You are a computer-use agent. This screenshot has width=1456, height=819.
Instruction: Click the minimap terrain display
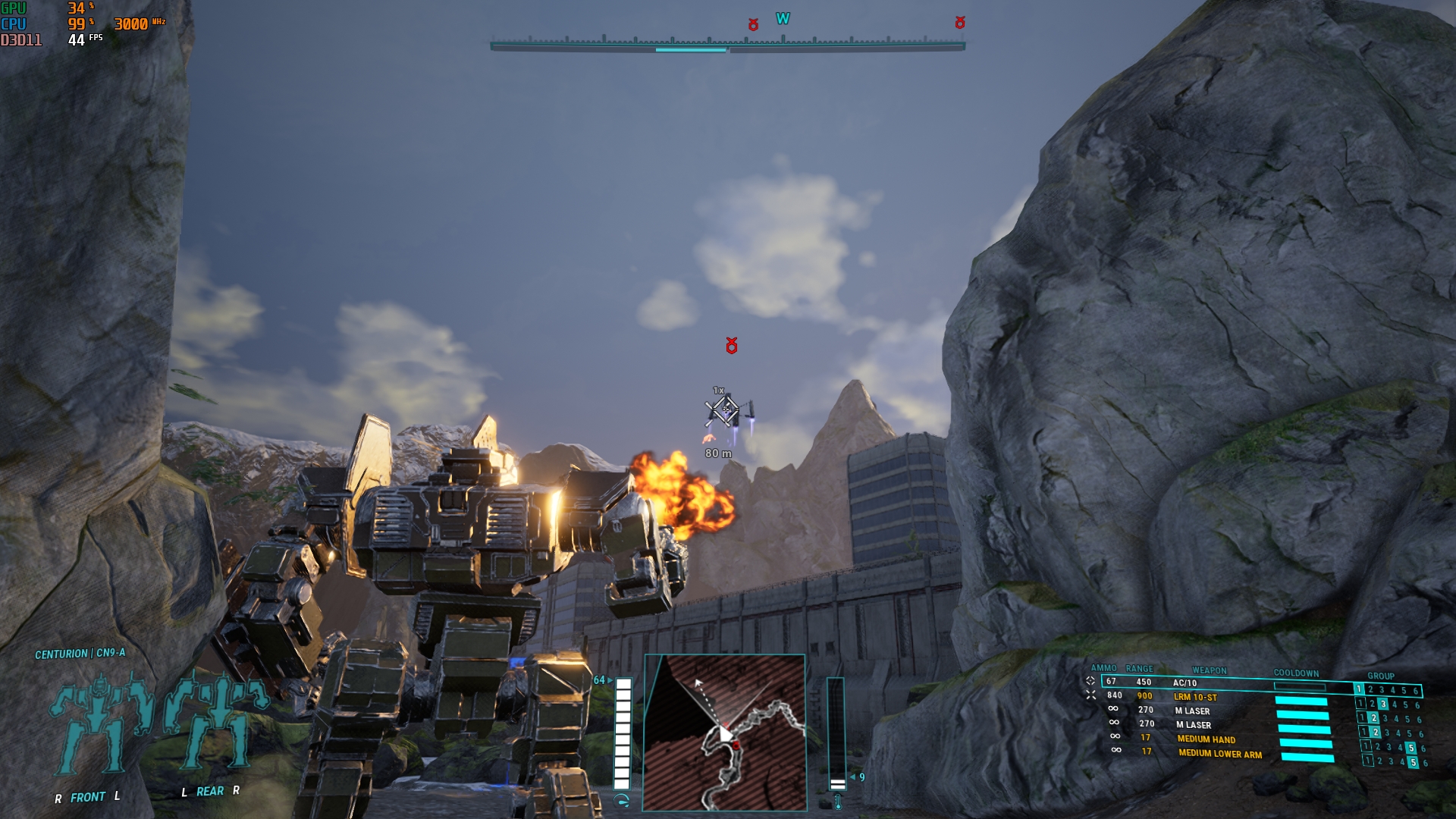(724, 733)
